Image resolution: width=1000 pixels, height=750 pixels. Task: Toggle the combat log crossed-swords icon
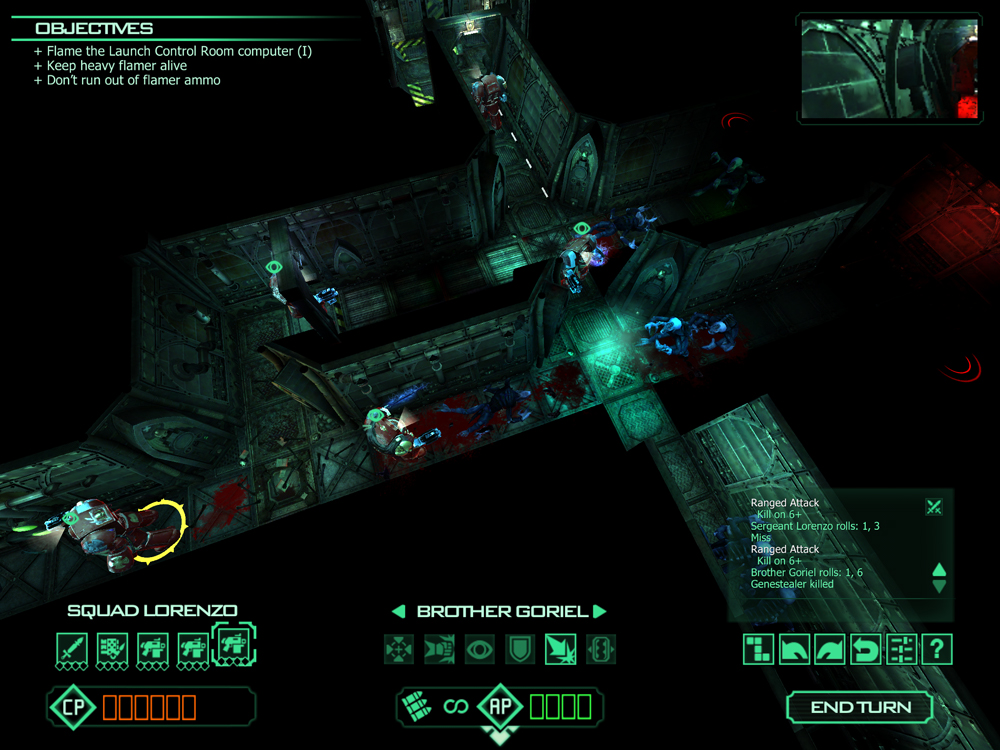tap(934, 507)
